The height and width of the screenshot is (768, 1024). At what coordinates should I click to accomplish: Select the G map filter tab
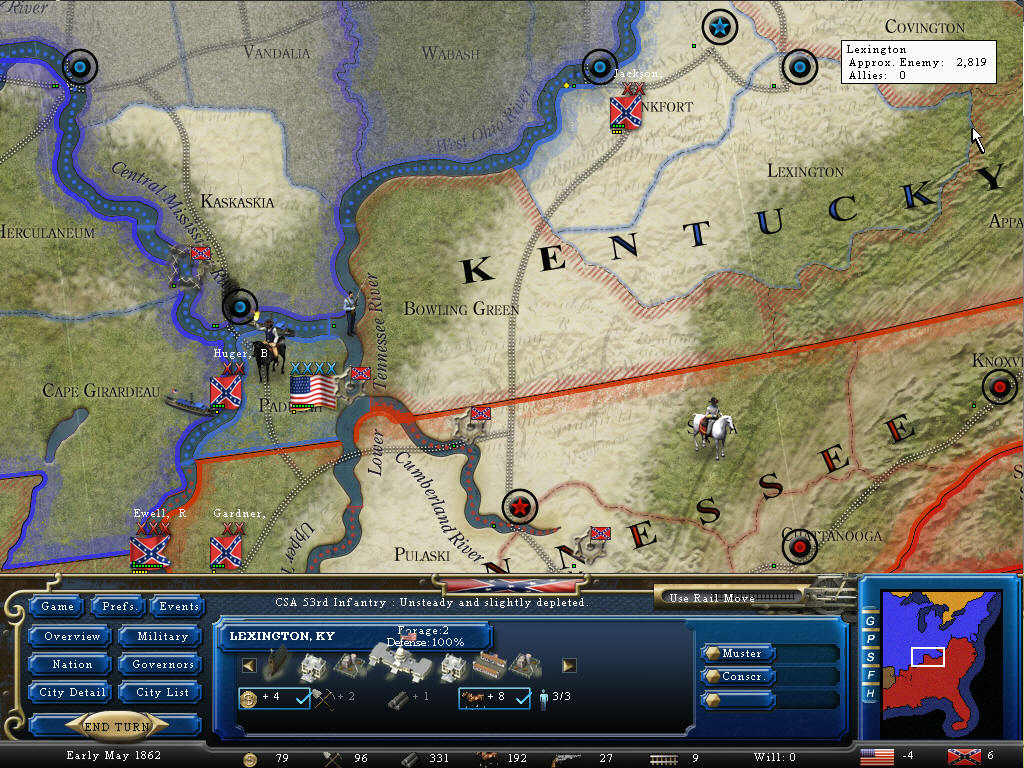pos(870,621)
